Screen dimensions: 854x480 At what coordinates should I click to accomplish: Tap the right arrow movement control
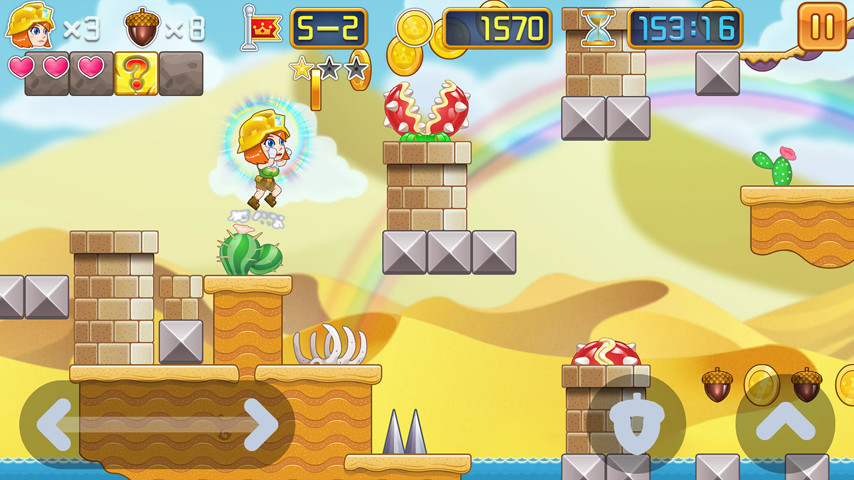point(260,425)
